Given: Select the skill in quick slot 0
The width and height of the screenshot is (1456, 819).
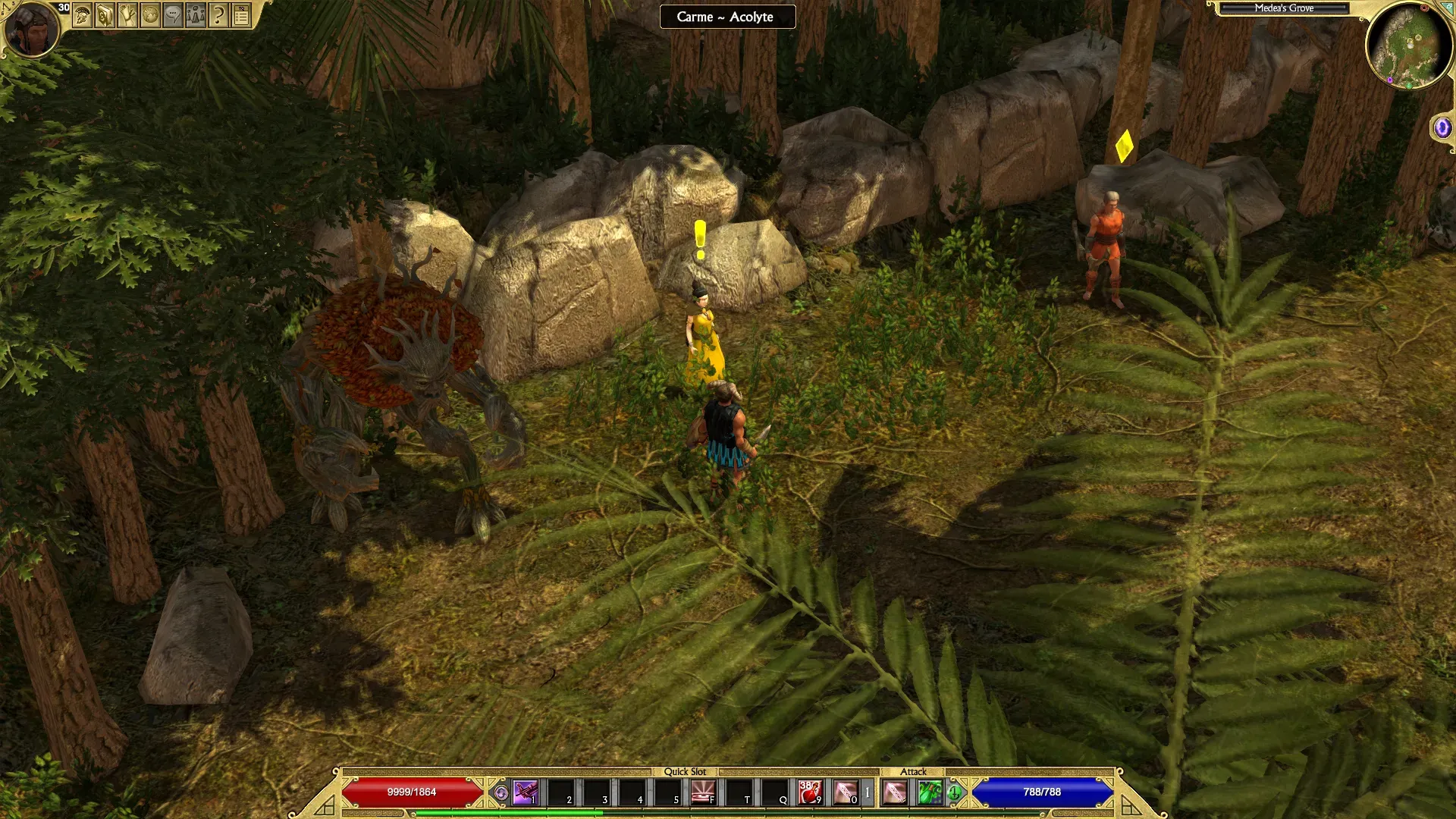Looking at the screenshot, I should pyautogui.click(x=846, y=792).
